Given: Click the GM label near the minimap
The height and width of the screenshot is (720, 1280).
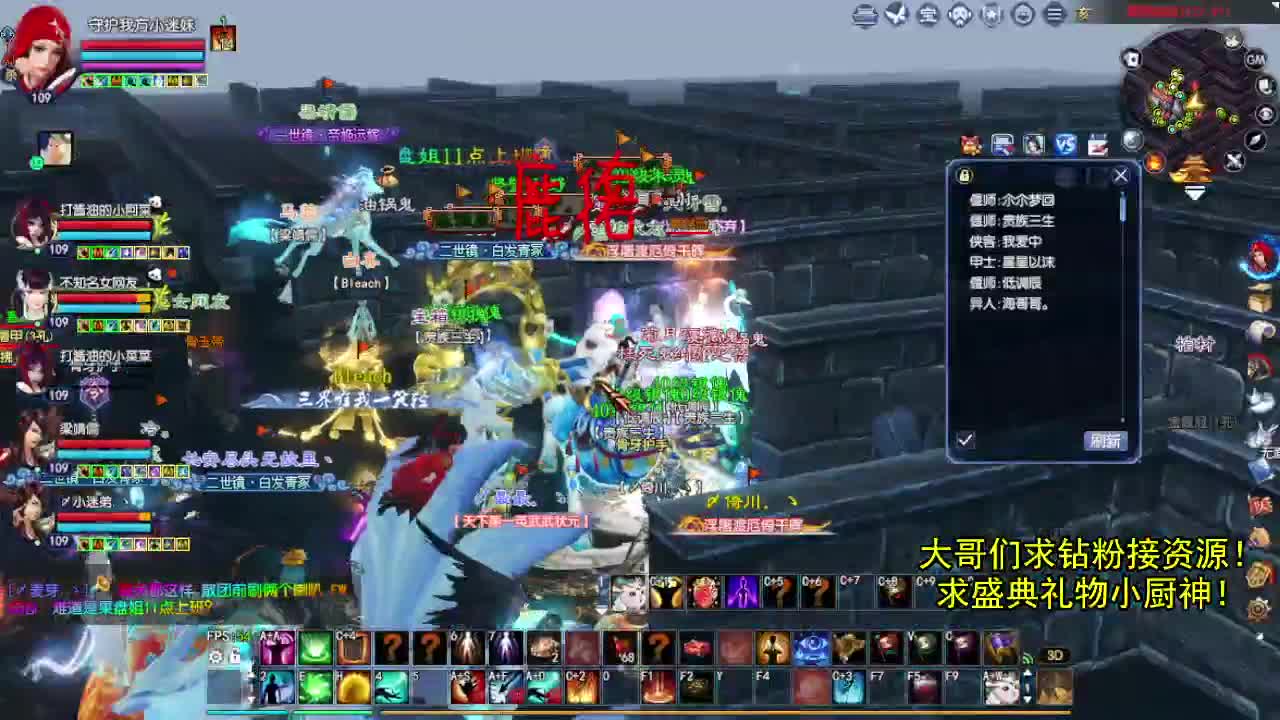Looking at the screenshot, I should click(1255, 59).
